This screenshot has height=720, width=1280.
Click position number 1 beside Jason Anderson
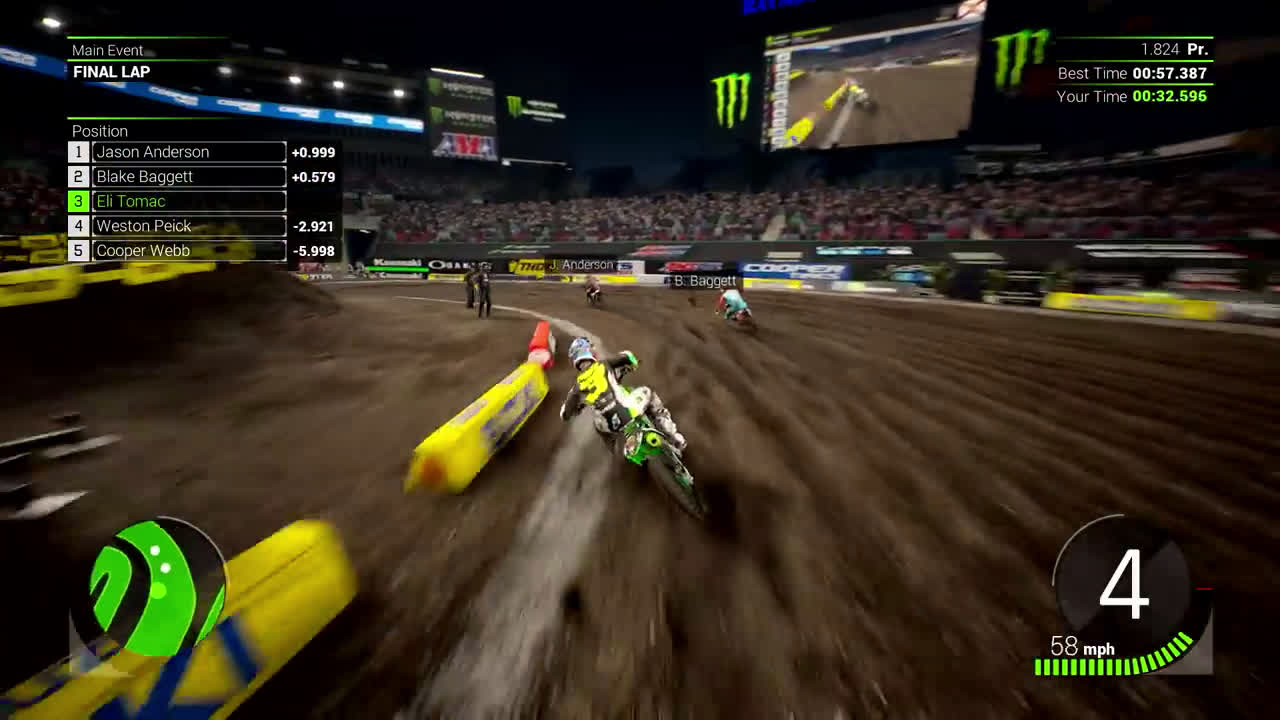(78, 151)
